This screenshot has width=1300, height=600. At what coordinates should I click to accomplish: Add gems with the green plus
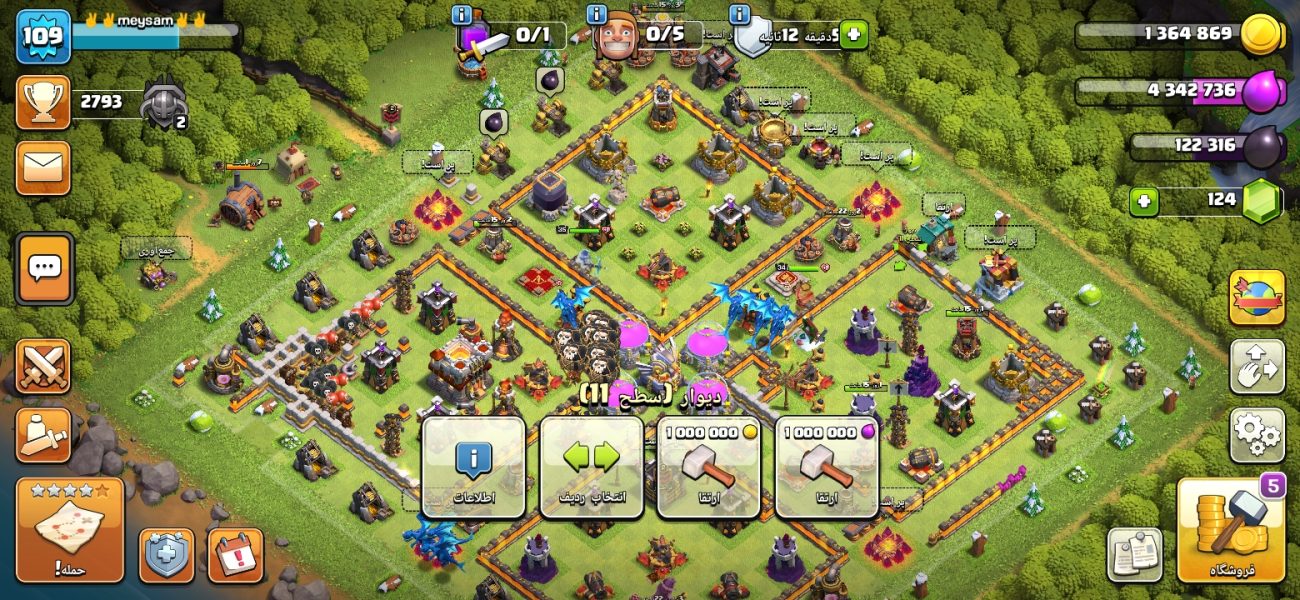point(1144,201)
